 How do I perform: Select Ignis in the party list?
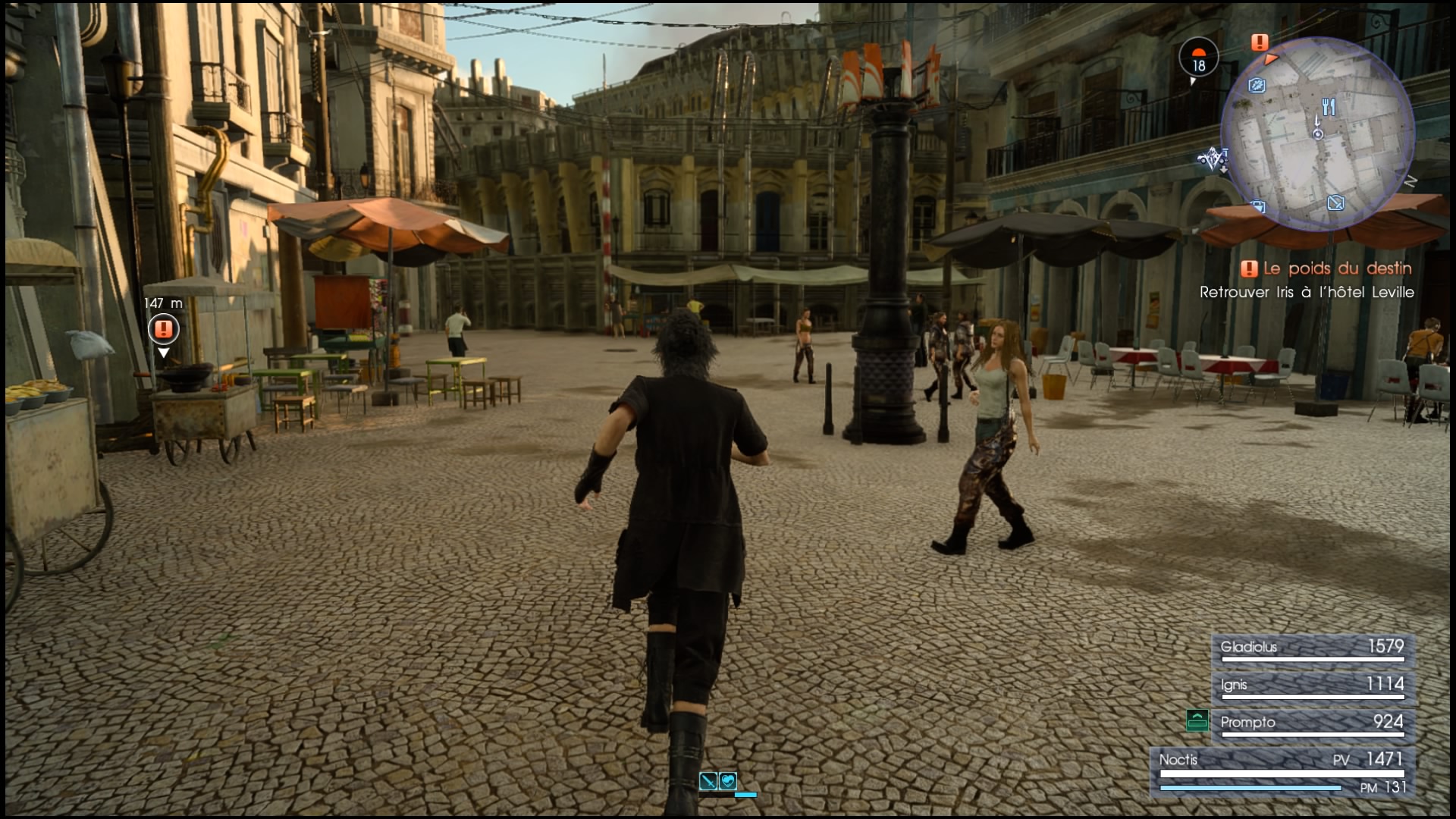tap(1312, 686)
